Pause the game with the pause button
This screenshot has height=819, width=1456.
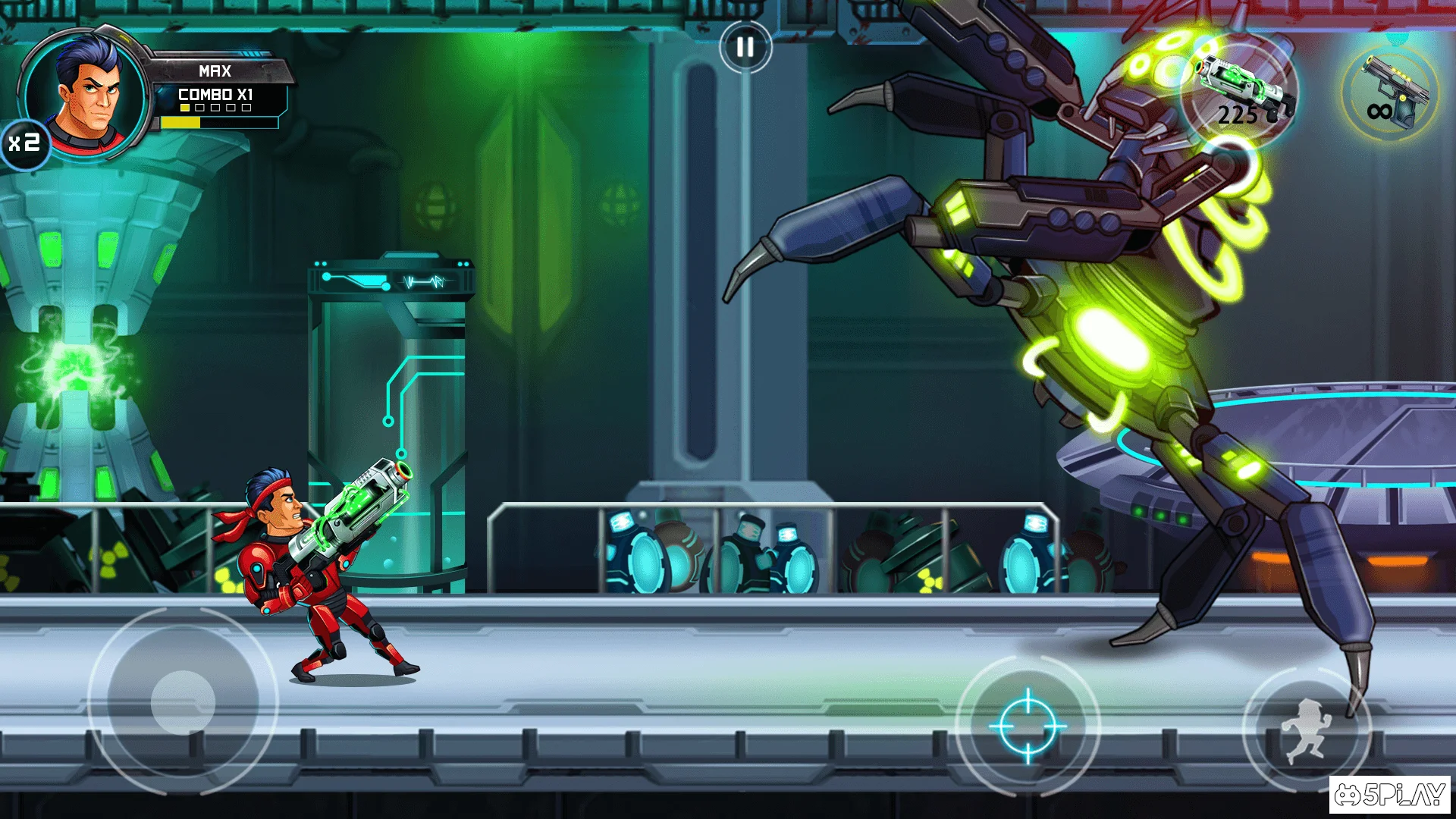point(745,47)
